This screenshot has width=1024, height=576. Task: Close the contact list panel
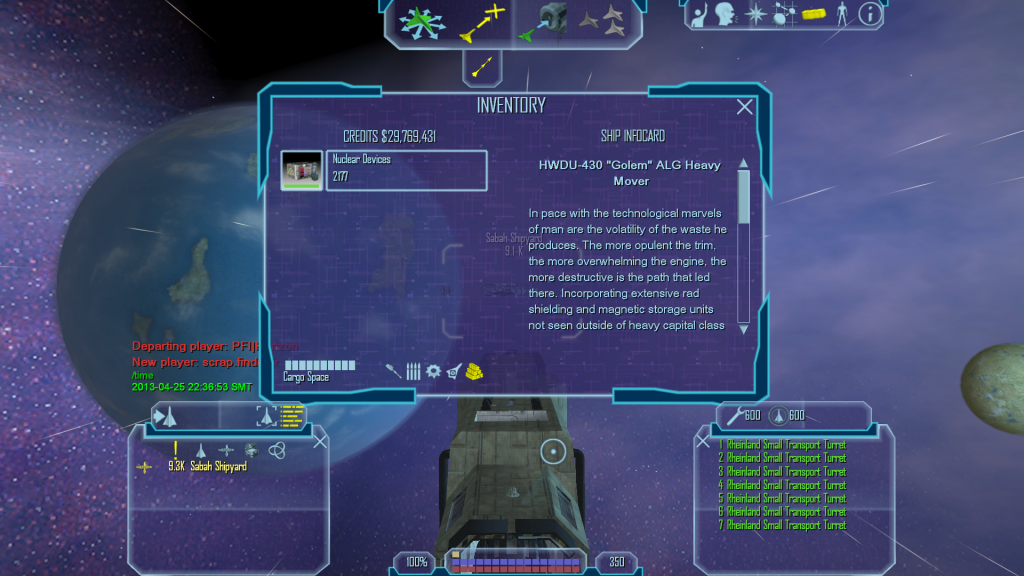(x=320, y=441)
